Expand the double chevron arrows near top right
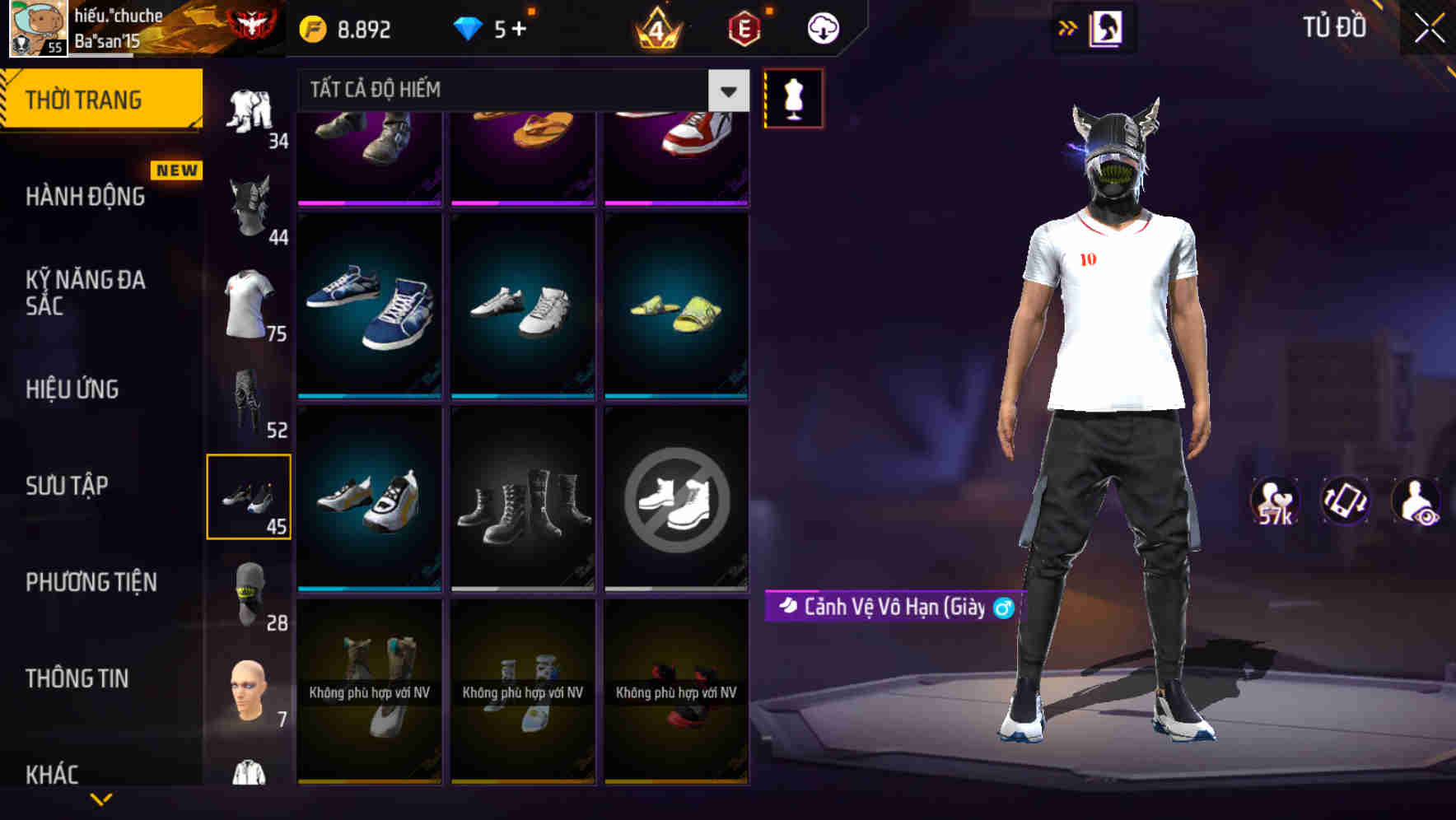1456x820 pixels. click(1066, 26)
